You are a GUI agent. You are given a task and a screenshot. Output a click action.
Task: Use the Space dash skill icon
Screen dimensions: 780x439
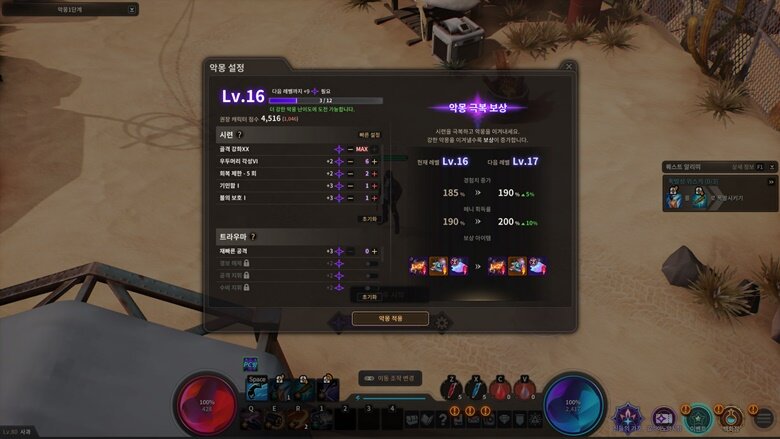(x=258, y=391)
